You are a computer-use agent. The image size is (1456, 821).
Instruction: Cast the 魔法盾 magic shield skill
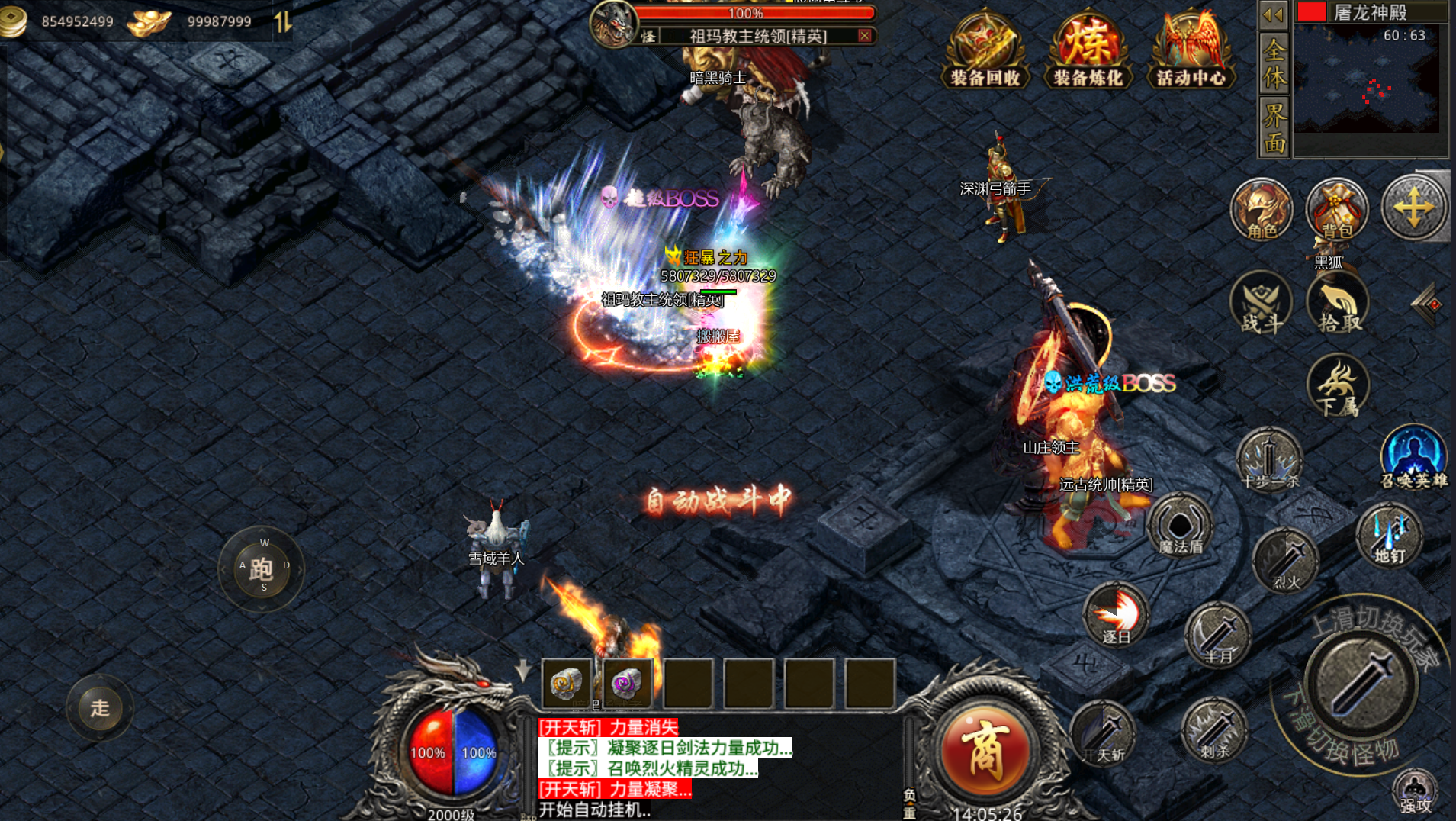1180,526
